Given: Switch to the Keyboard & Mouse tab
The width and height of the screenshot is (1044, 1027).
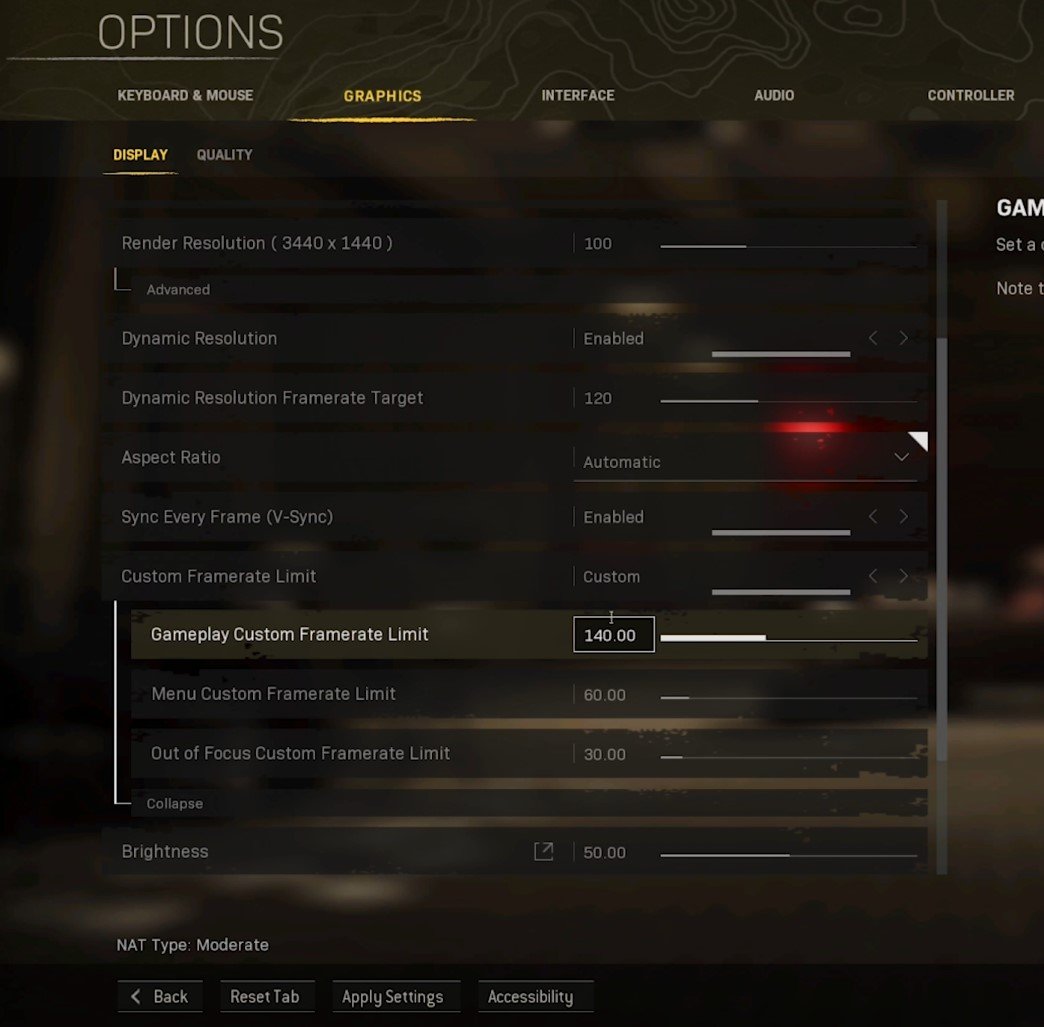Looking at the screenshot, I should pyautogui.click(x=185, y=96).
